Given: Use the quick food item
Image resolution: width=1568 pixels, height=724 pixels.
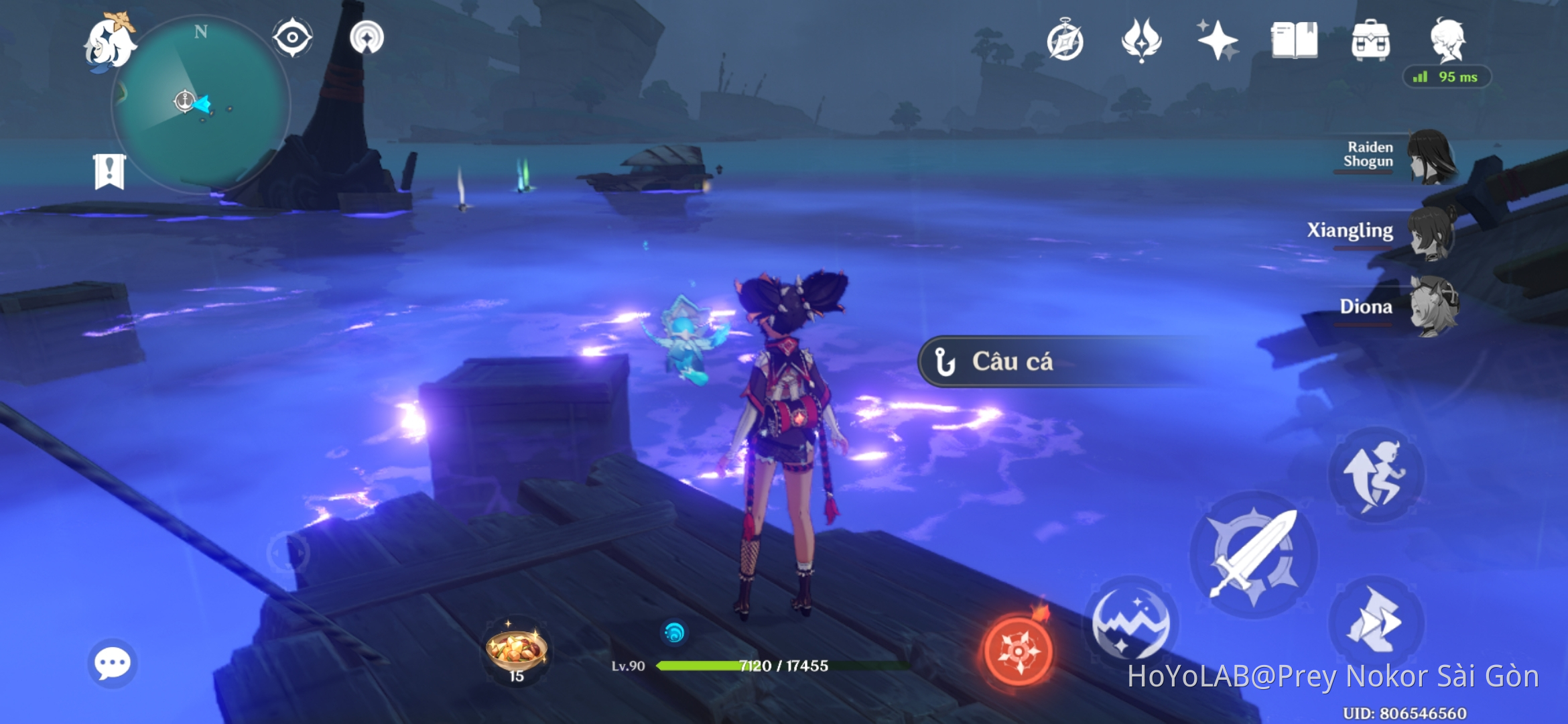Looking at the screenshot, I should point(516,648).
